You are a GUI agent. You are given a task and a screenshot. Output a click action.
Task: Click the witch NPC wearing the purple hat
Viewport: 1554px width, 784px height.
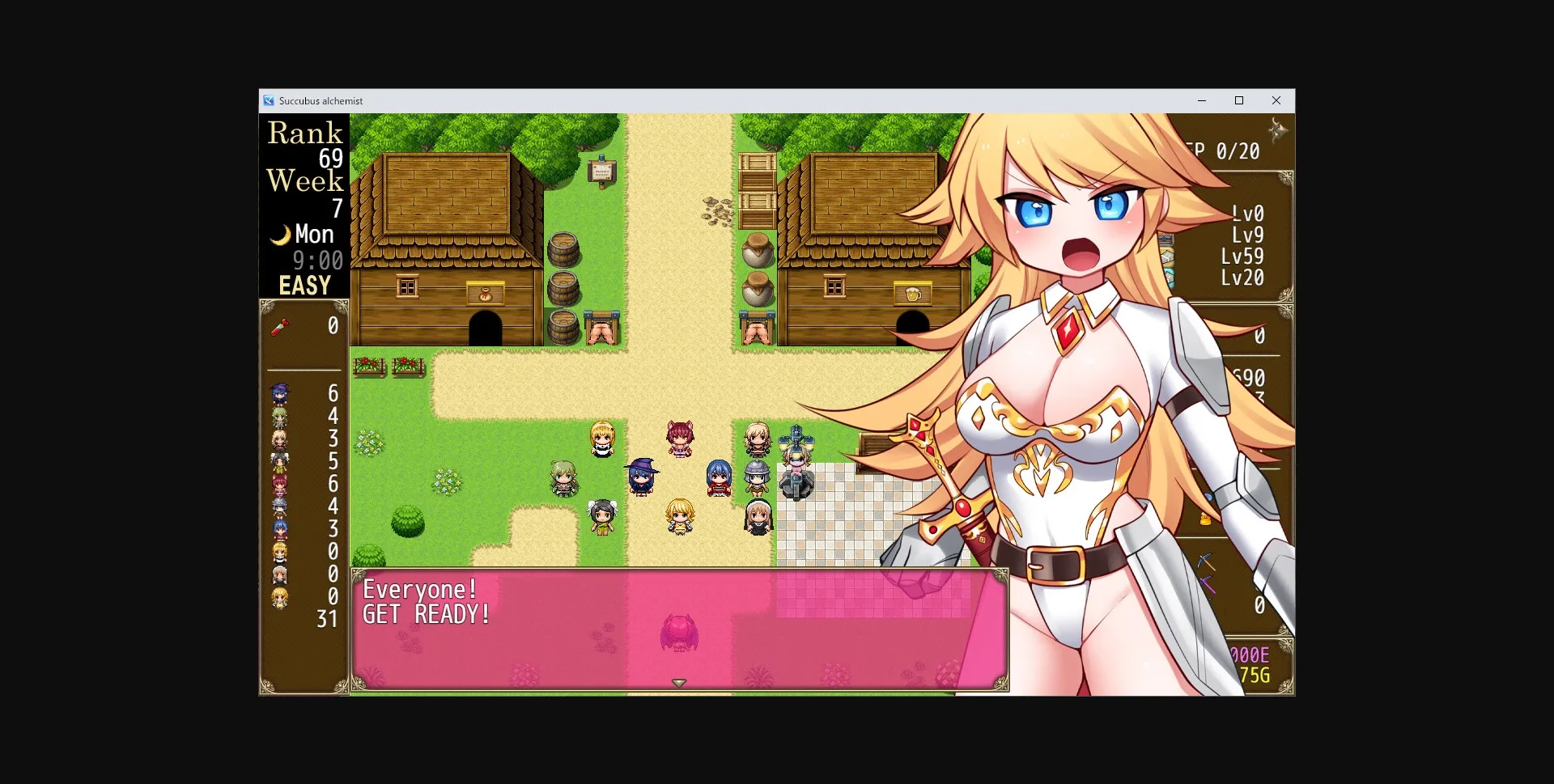[x=639, y=476]
